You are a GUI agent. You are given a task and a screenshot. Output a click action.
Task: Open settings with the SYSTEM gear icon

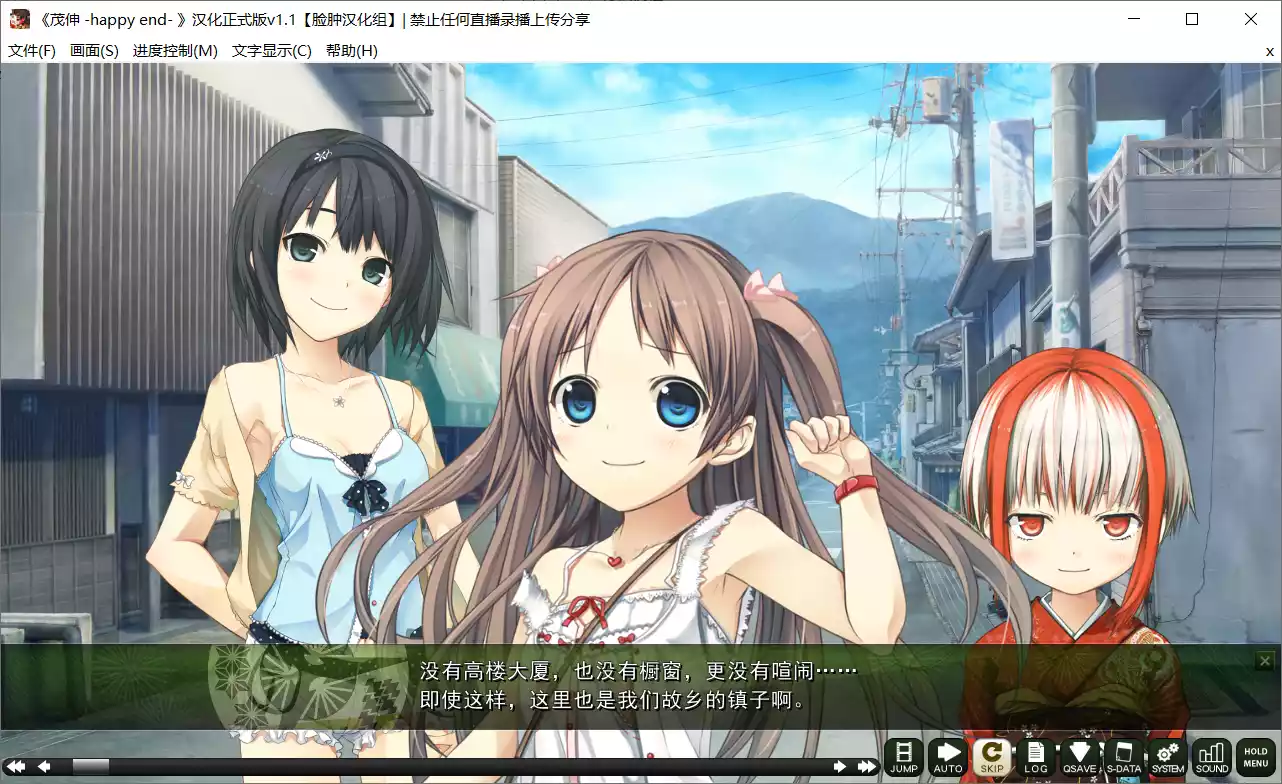[x=1166, y=757]
